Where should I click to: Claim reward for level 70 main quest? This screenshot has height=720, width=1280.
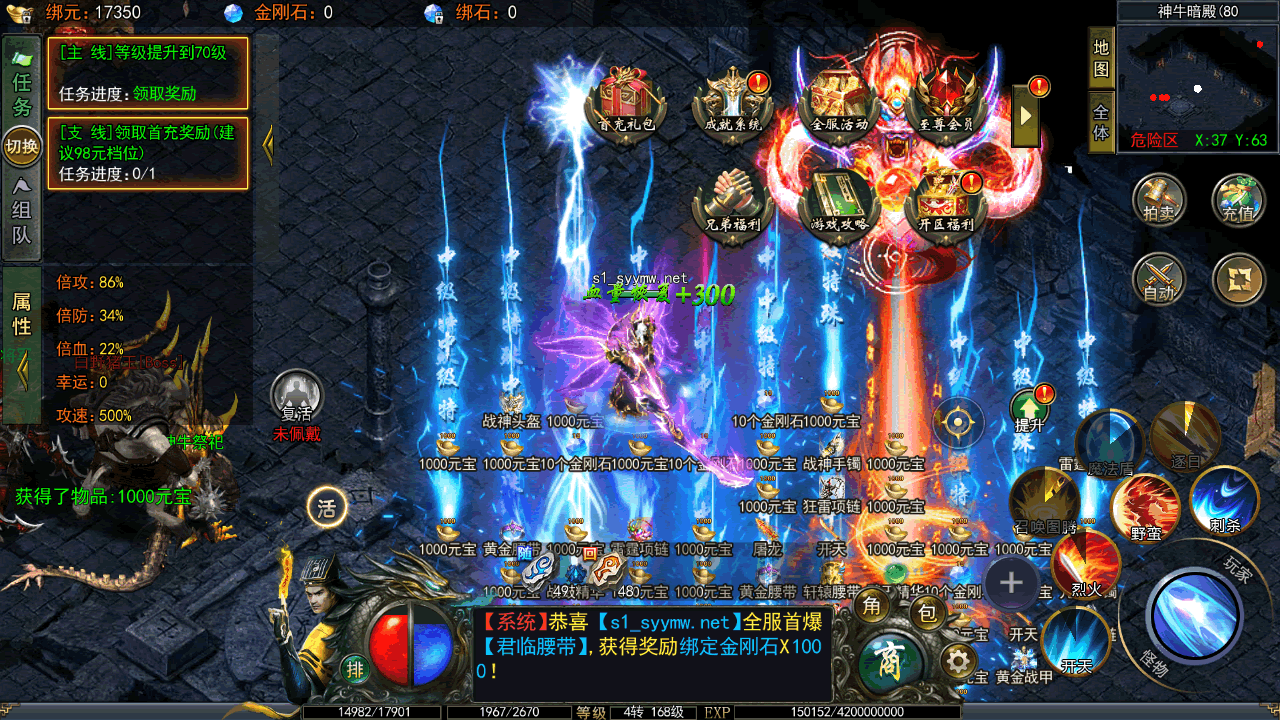pyautogui.click(x=164, y=93)
